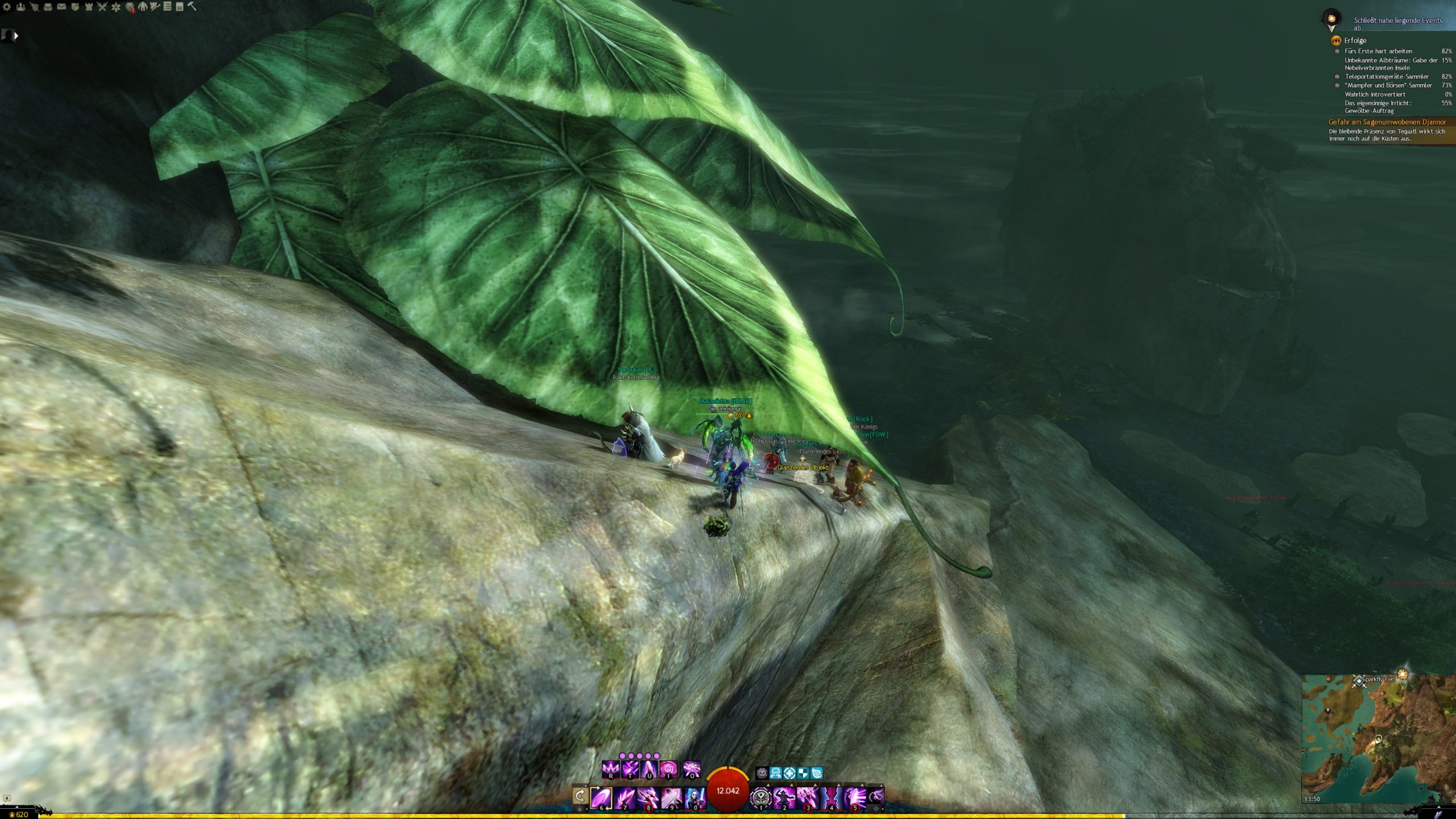Screen dimensions: 1456x819
Task: Activate weapon skill bound to 6
Action: tap(601, 797)
